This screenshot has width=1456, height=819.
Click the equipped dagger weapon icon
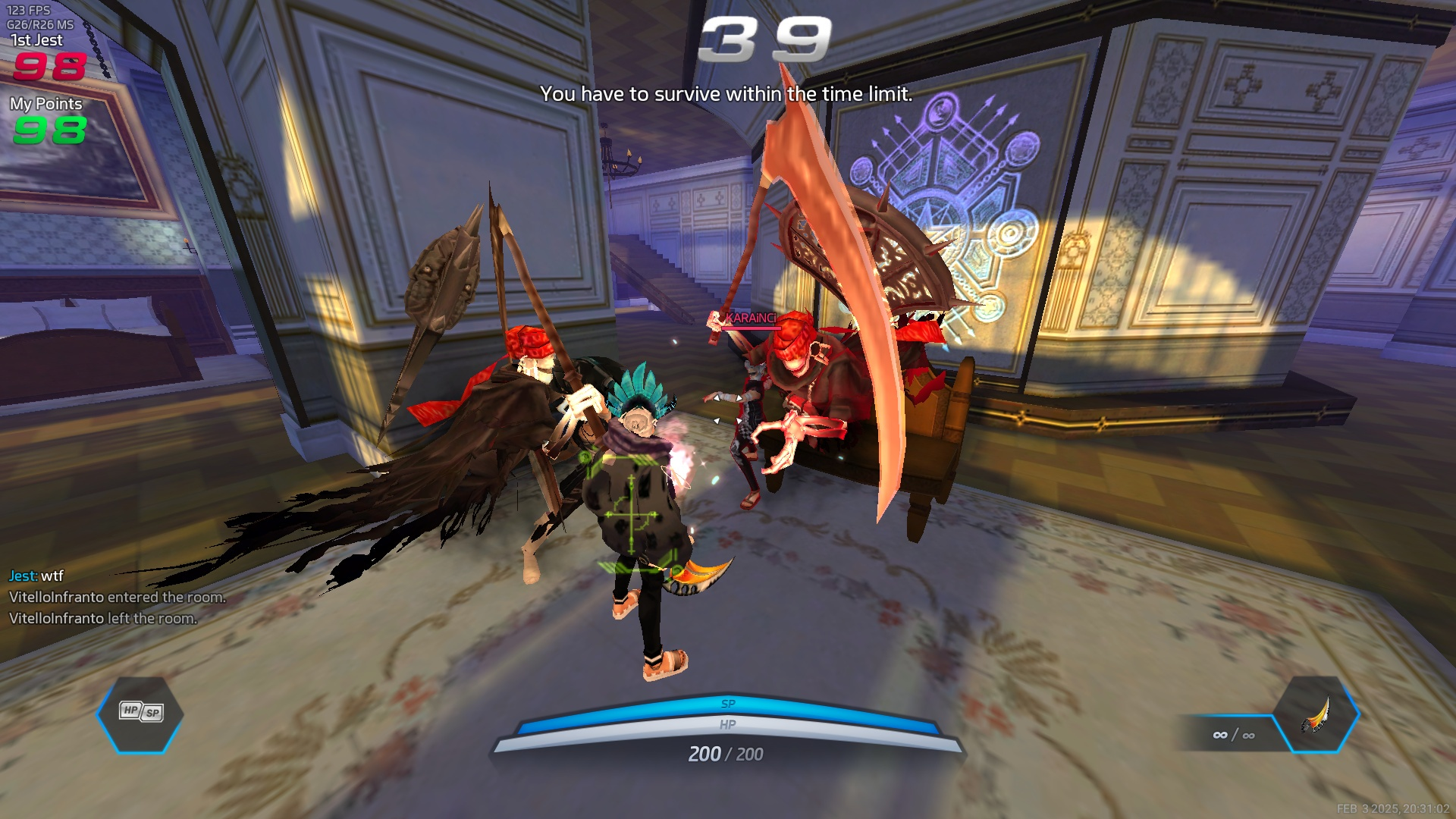click(1316, 714)
